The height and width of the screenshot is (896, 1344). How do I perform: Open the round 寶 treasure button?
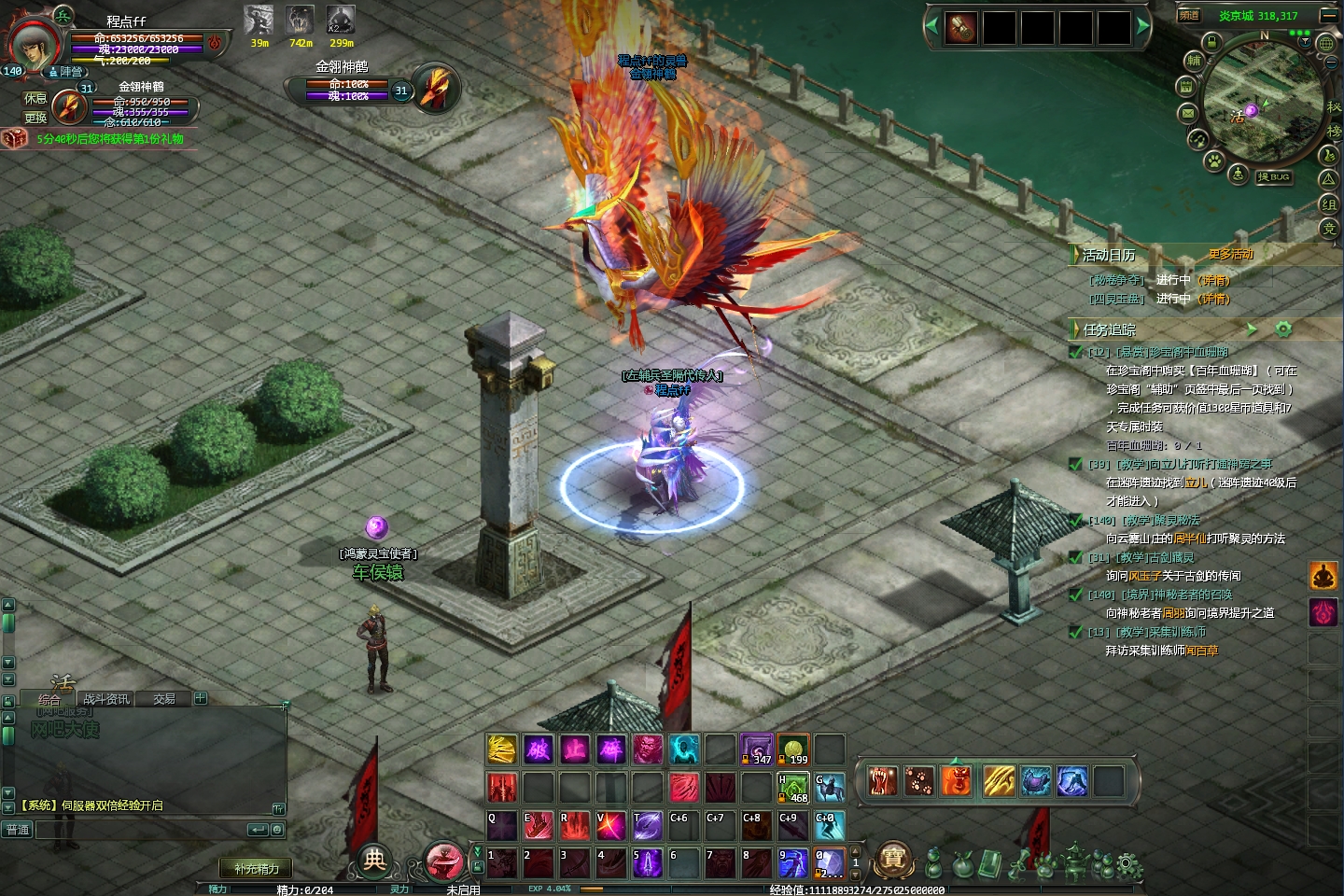[893, 859]
